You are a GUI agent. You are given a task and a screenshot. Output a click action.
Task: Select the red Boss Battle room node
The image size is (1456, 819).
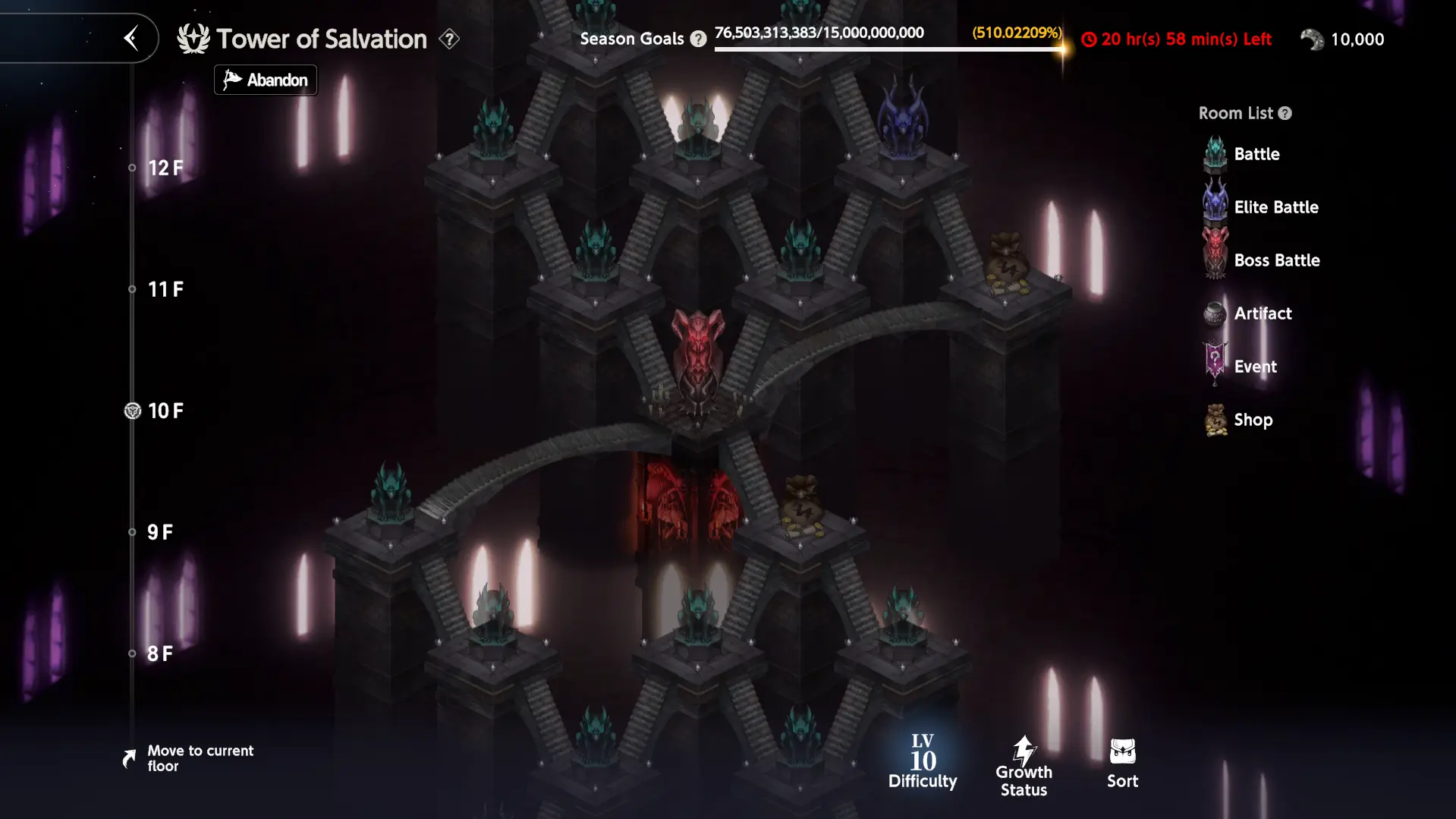pyautogui.click(x=697, y=357)
